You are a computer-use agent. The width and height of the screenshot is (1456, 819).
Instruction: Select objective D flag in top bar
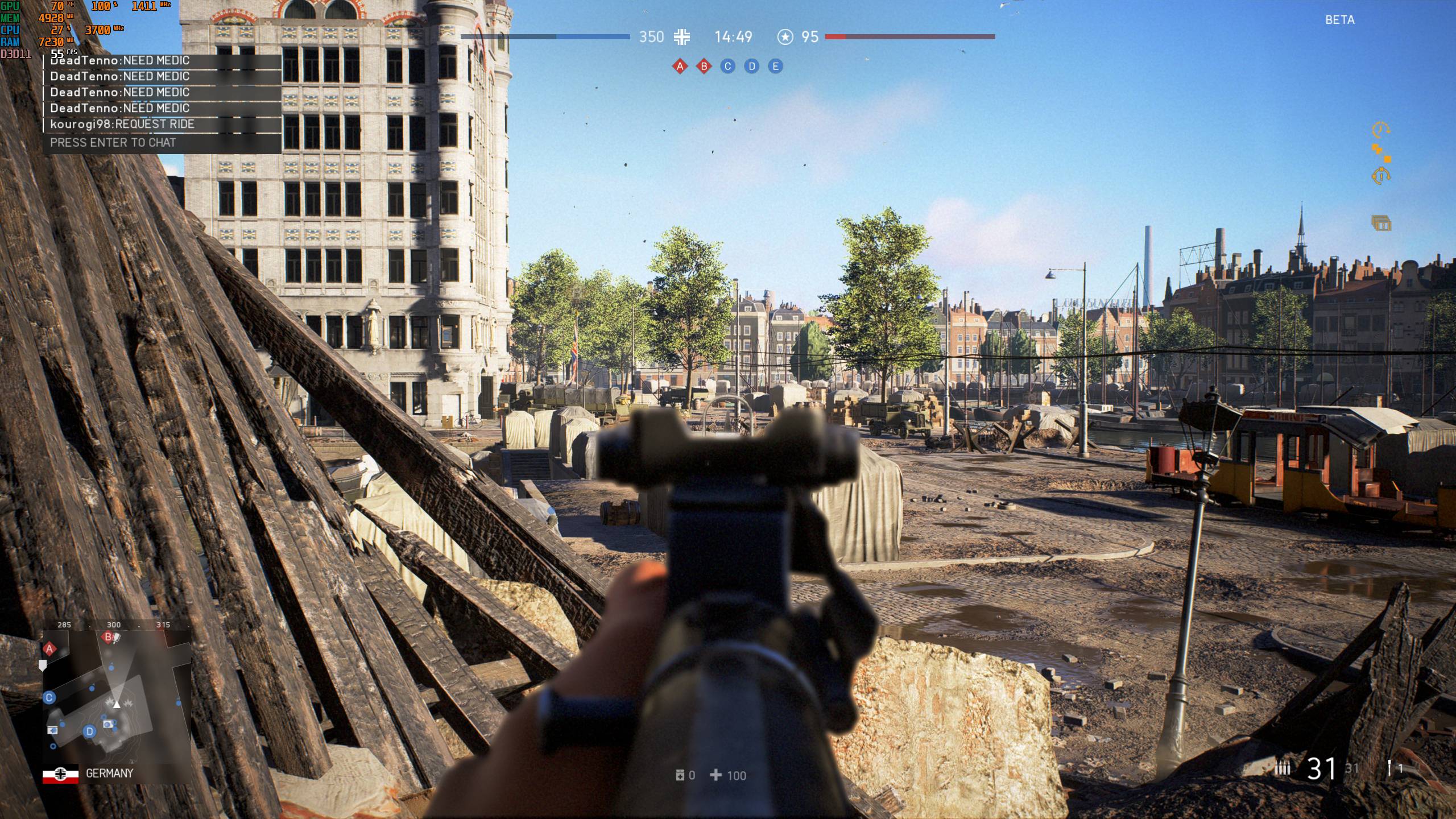(x=751, y=67)
